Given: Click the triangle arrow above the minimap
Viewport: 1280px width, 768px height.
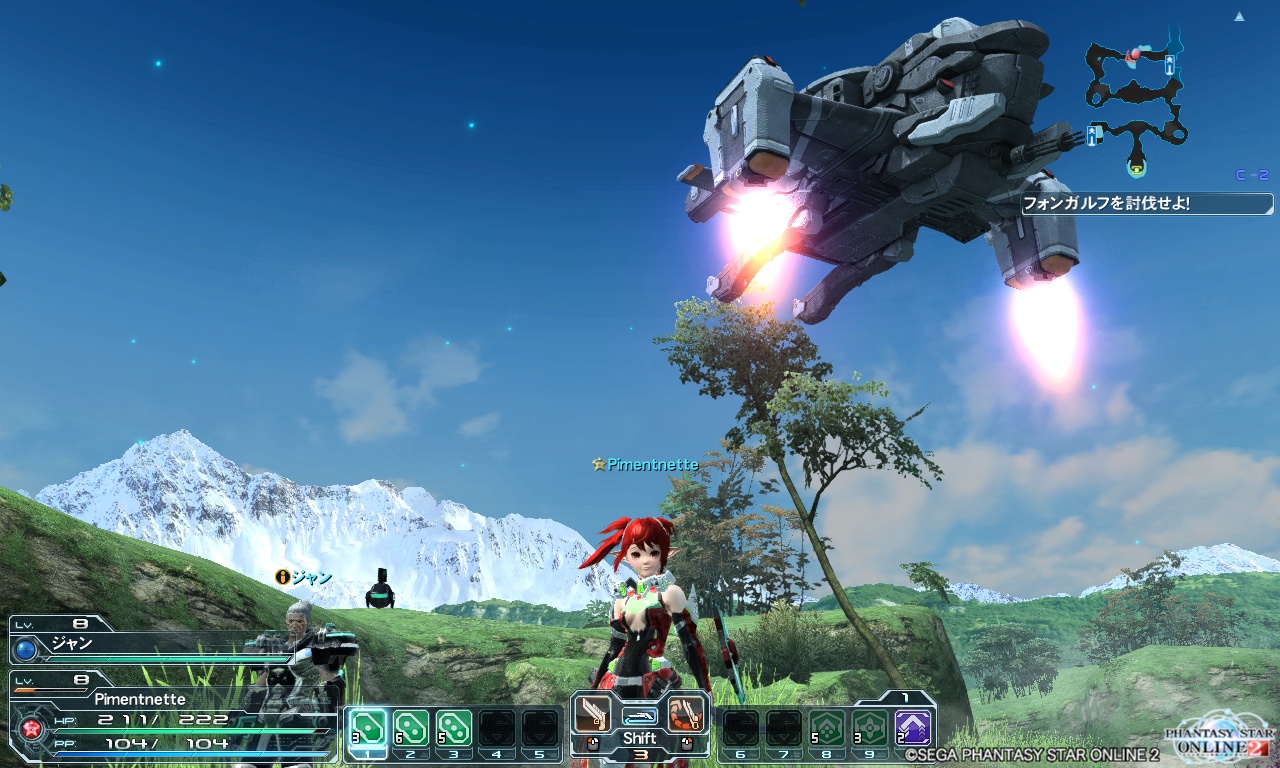Looking at the screenshot, I should pos(1240,17).
